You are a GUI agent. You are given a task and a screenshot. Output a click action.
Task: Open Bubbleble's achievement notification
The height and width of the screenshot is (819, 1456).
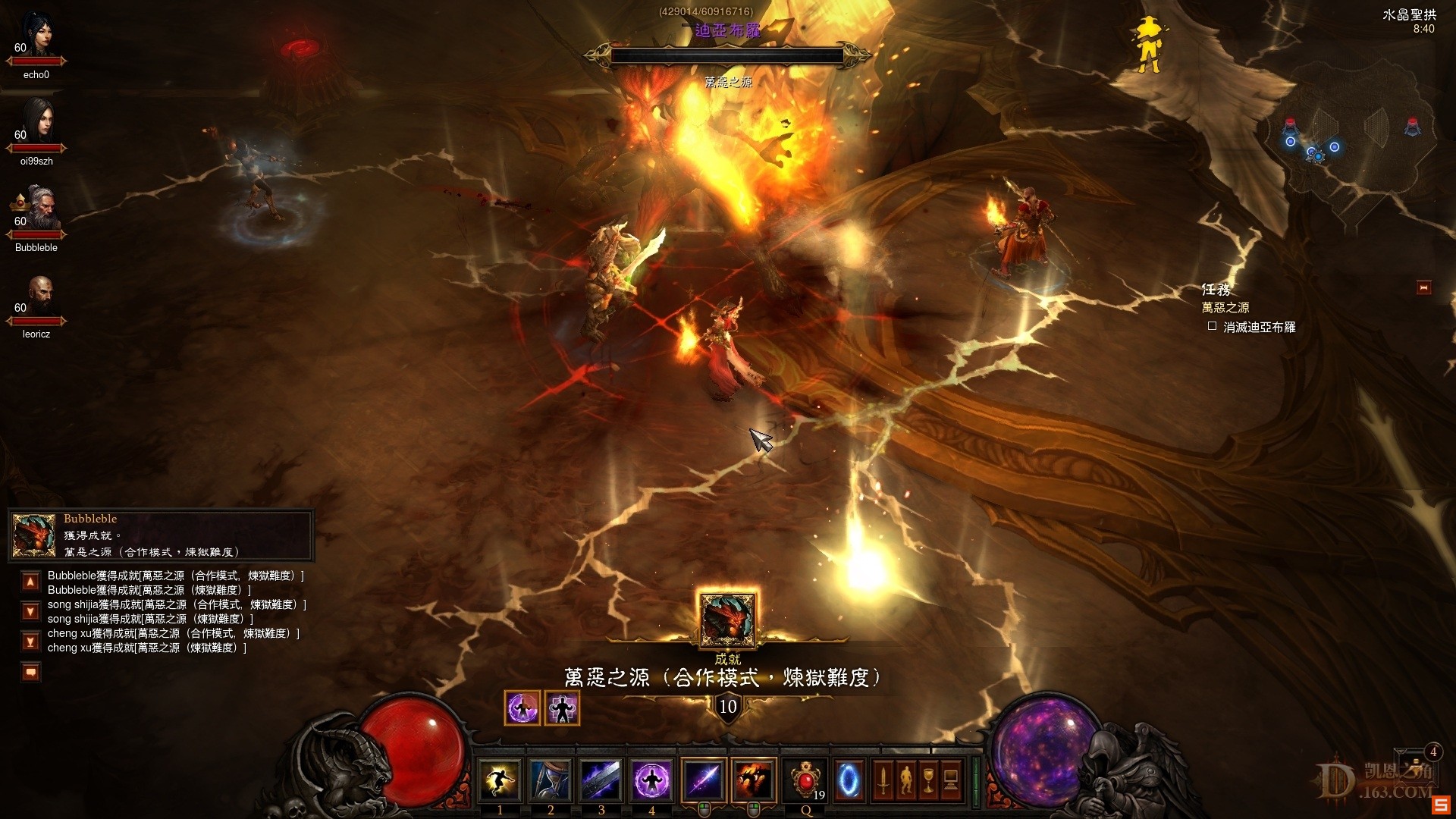pyautogui.click(x=161, y=535)
